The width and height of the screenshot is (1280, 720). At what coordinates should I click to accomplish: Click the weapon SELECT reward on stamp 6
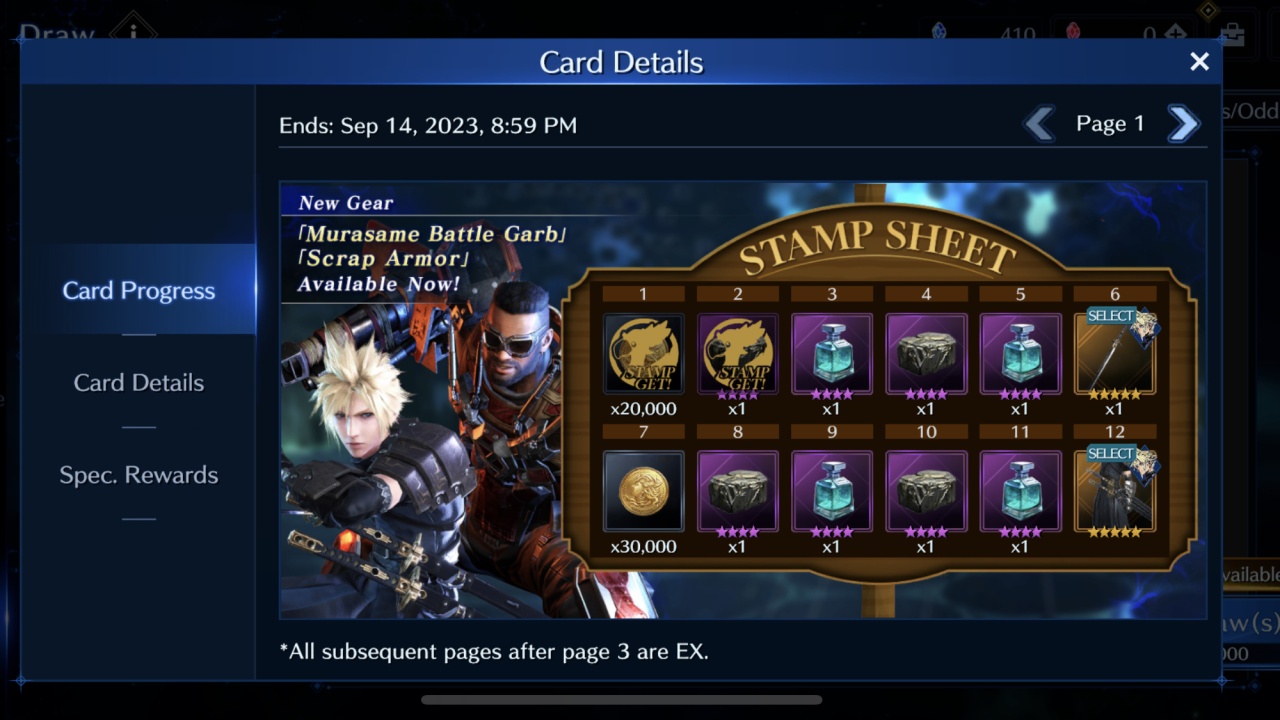click(1114, 352)
